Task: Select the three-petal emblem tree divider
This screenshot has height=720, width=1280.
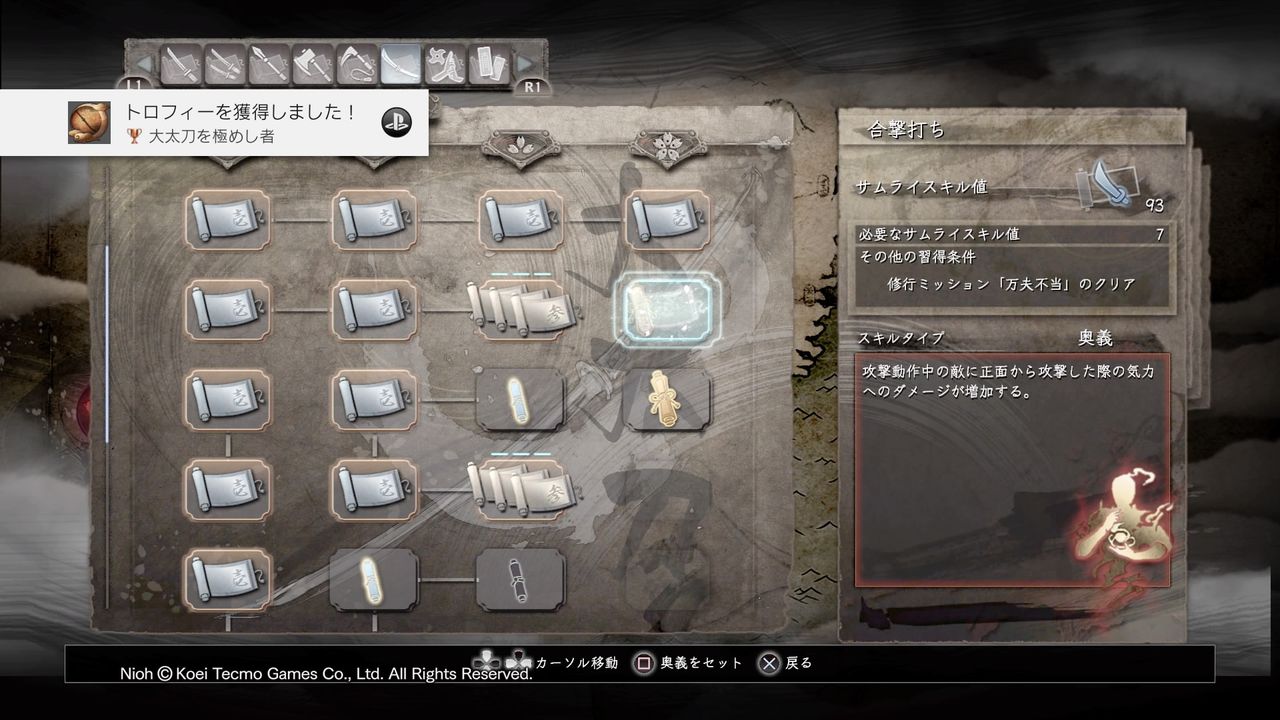Action: 518,145
